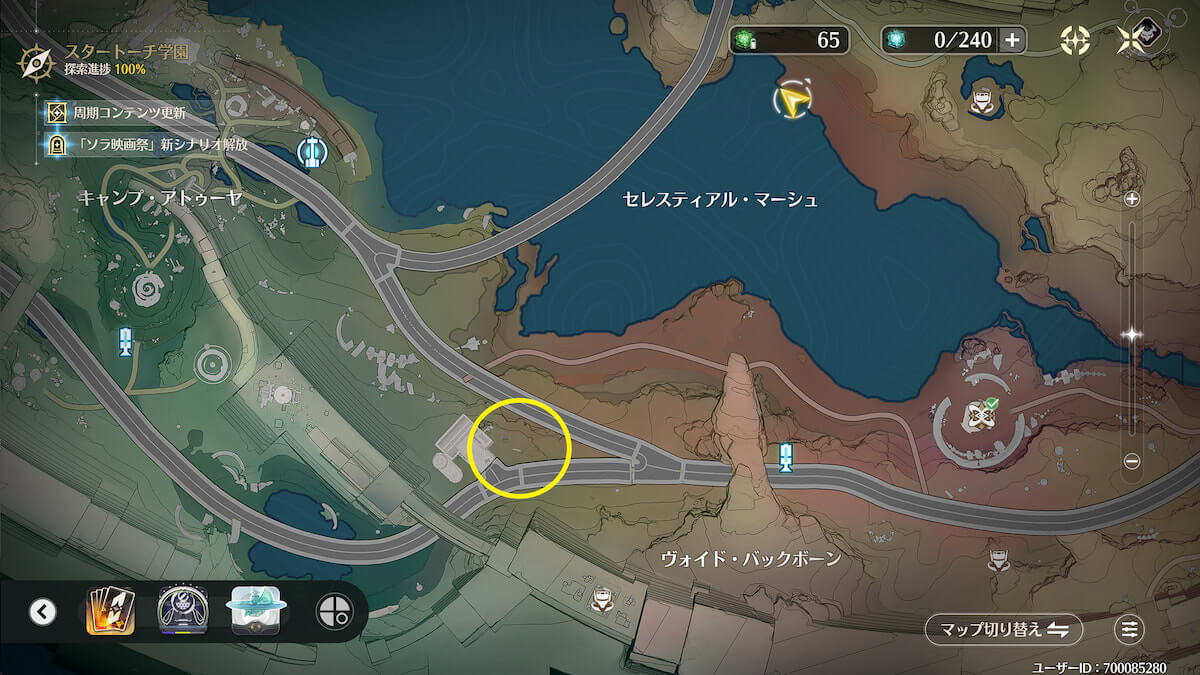Switch maps with マップ切り替え button
The height and width of the screenshot is (675, 1200).
pos(1002,629)
